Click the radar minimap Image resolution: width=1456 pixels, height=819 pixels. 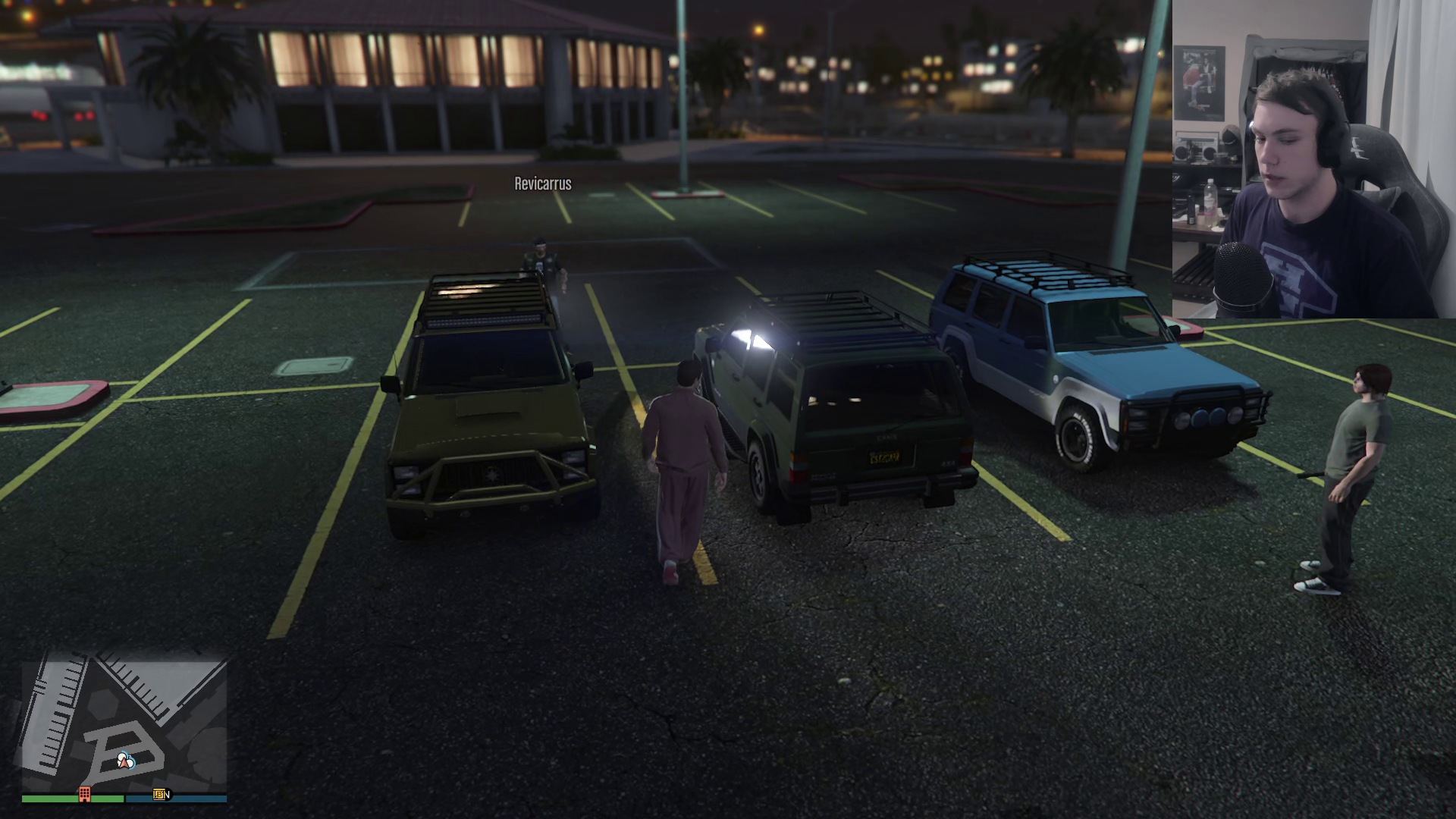(124, 724)
